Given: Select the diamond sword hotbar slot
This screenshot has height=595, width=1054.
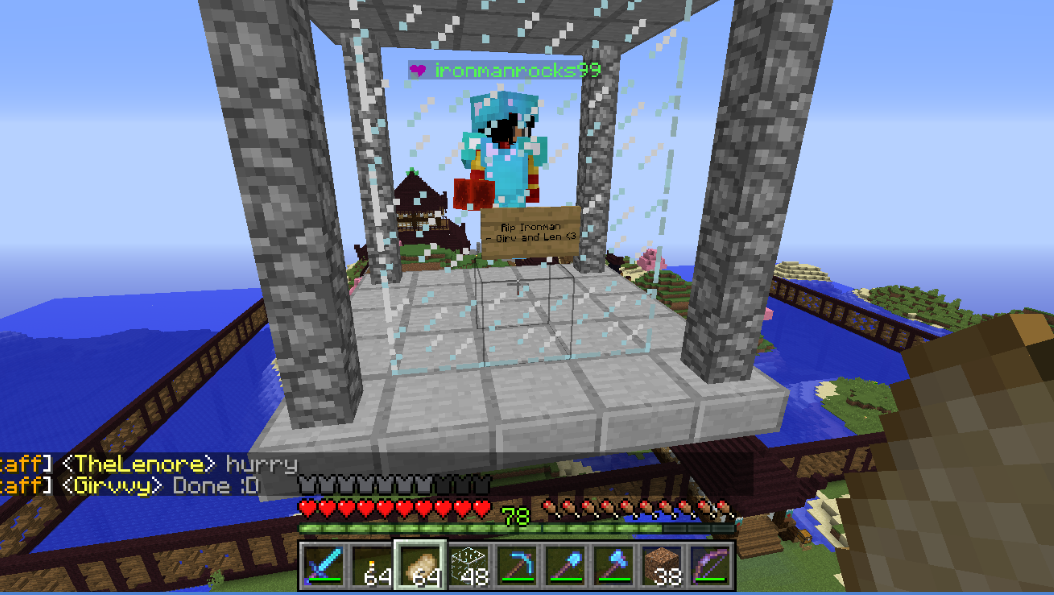Looking at the screenshot, I should click(324, 565).
